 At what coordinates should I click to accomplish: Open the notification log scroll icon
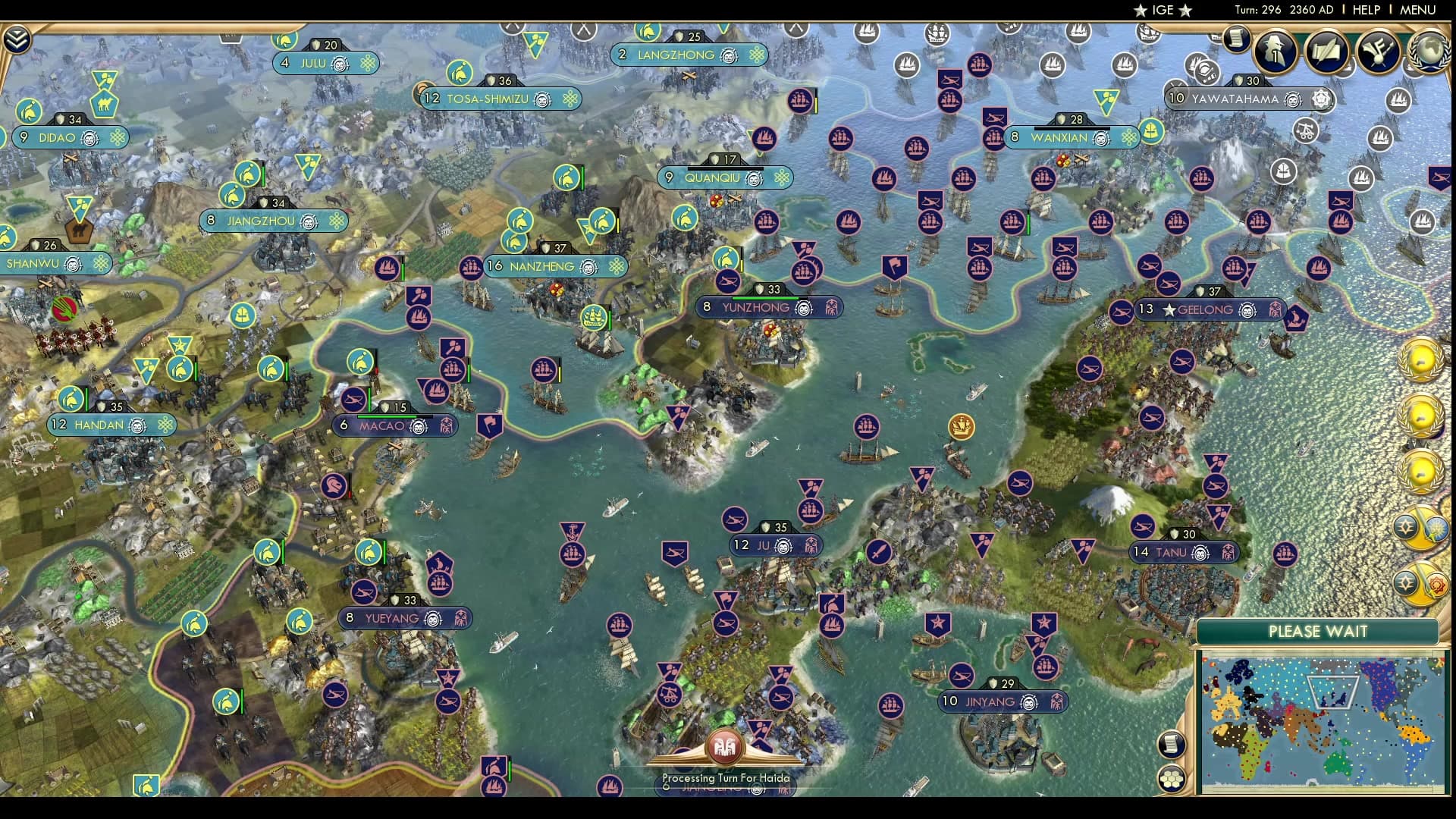[1172, 744]
